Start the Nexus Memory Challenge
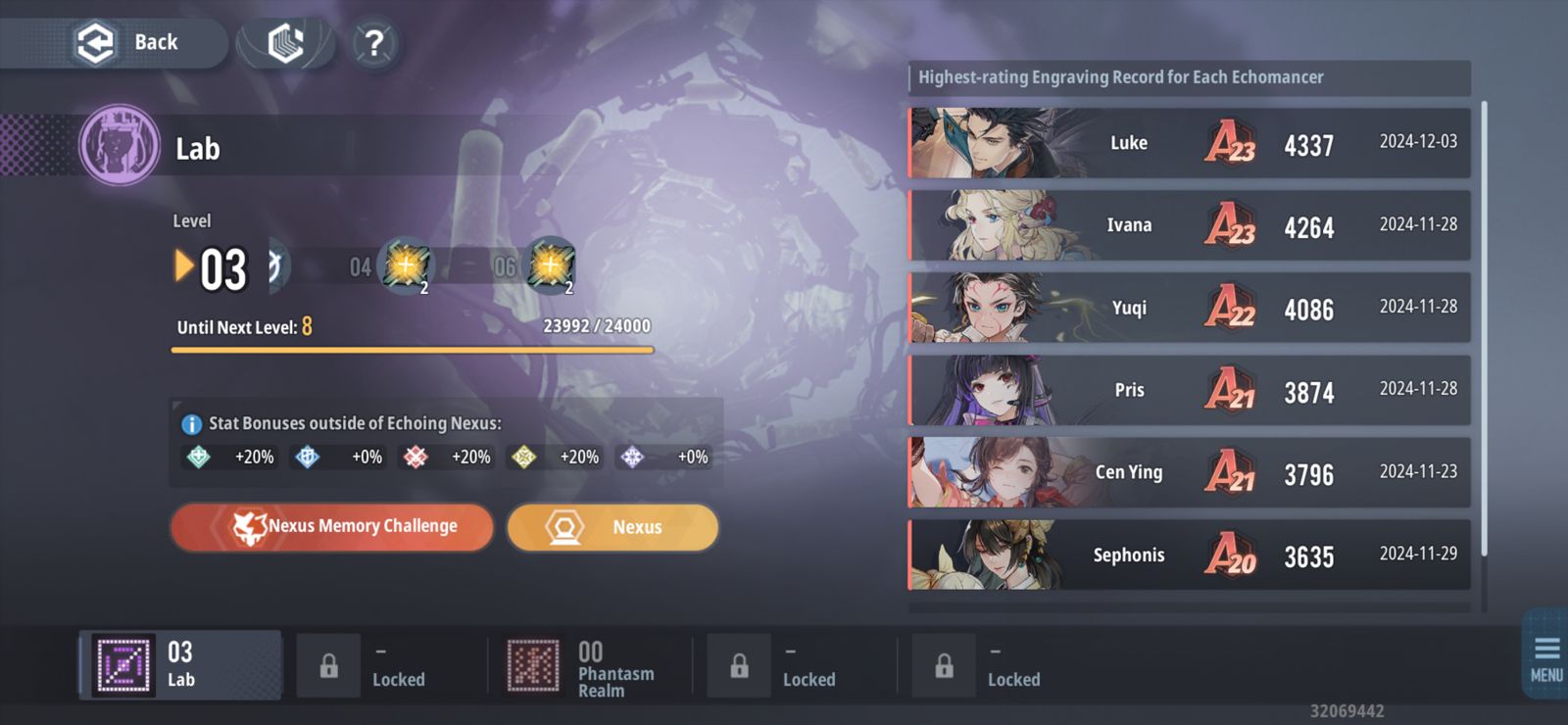The width and height of the screenshot is (1568, 725). pos(331,526)
